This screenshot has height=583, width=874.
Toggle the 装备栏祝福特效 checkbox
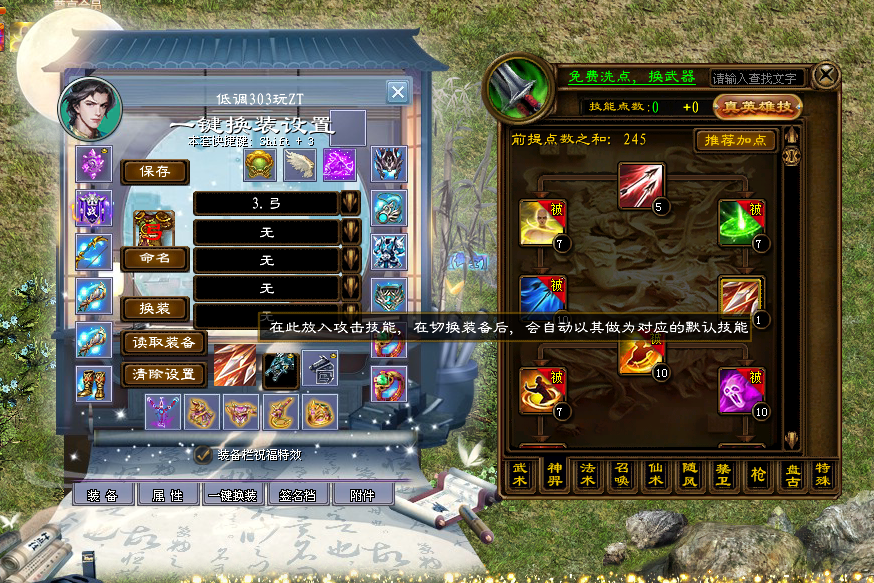coord(203,454)
